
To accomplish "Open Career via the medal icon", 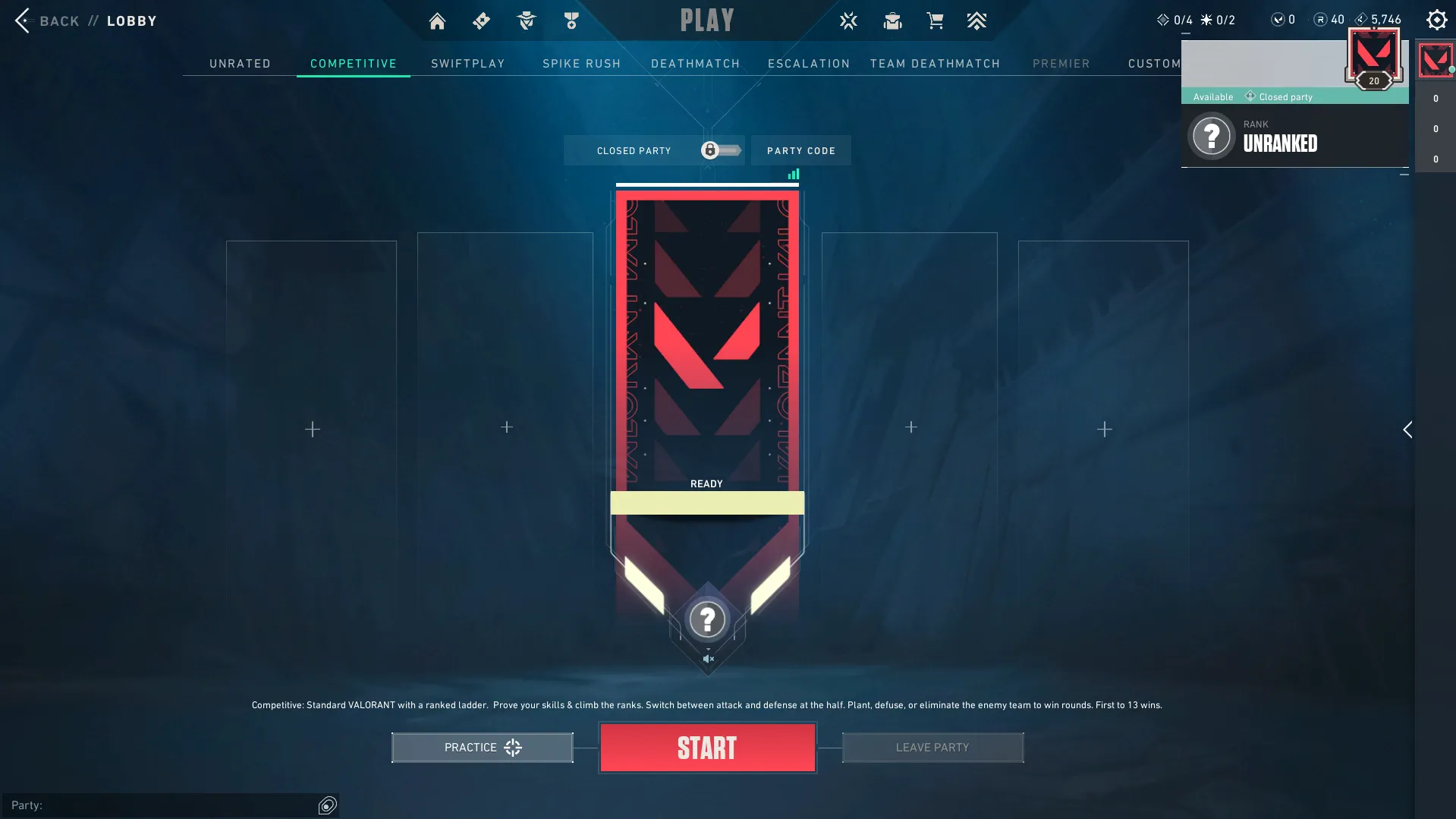I will tap(571, 20).
